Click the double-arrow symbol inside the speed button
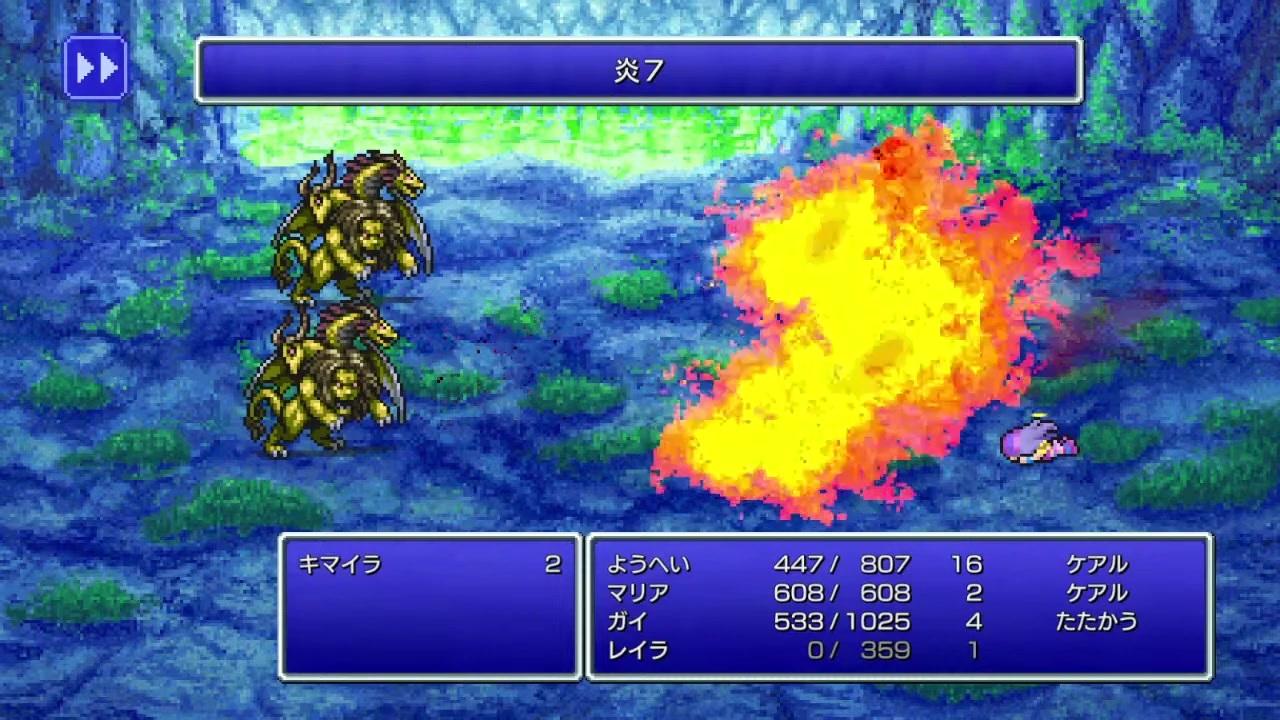The width and height of the screenshot is (1280, 720). pos(95,69)
